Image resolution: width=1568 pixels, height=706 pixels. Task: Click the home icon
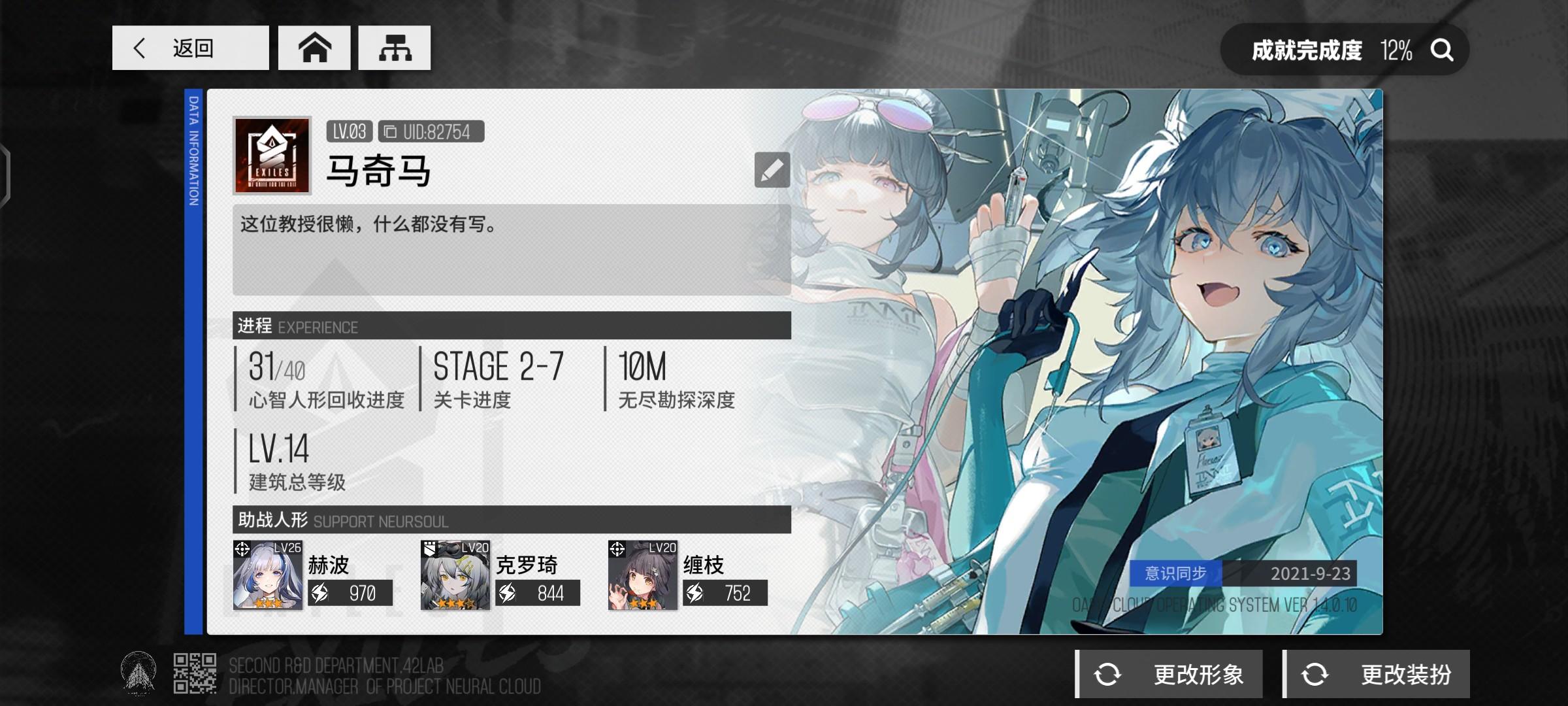314,48
